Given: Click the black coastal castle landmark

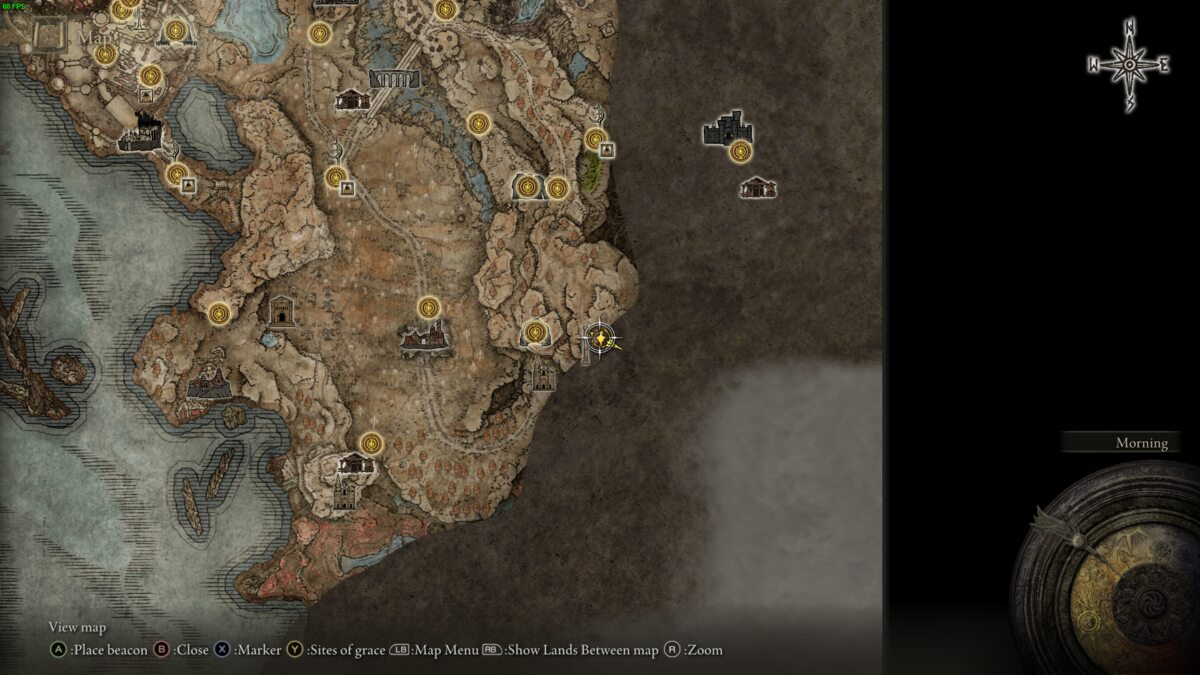Looking at the screenshot, I should tap(139, 132).
